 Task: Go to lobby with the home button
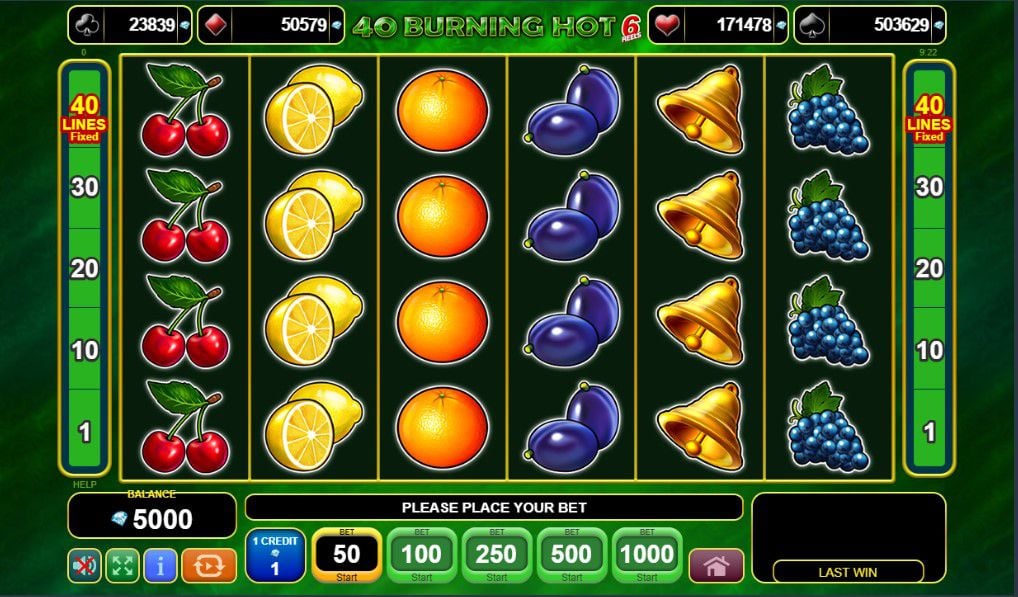716,566
